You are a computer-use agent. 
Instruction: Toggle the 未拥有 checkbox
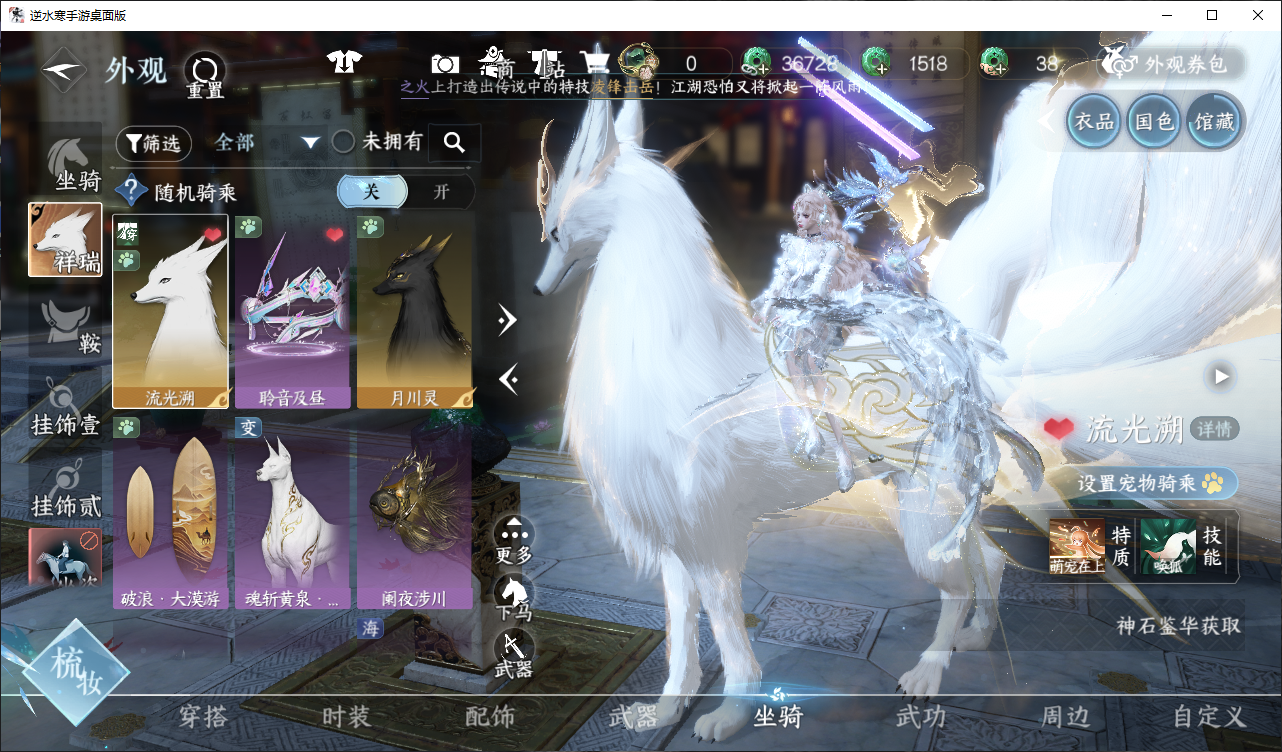(343, 142)
